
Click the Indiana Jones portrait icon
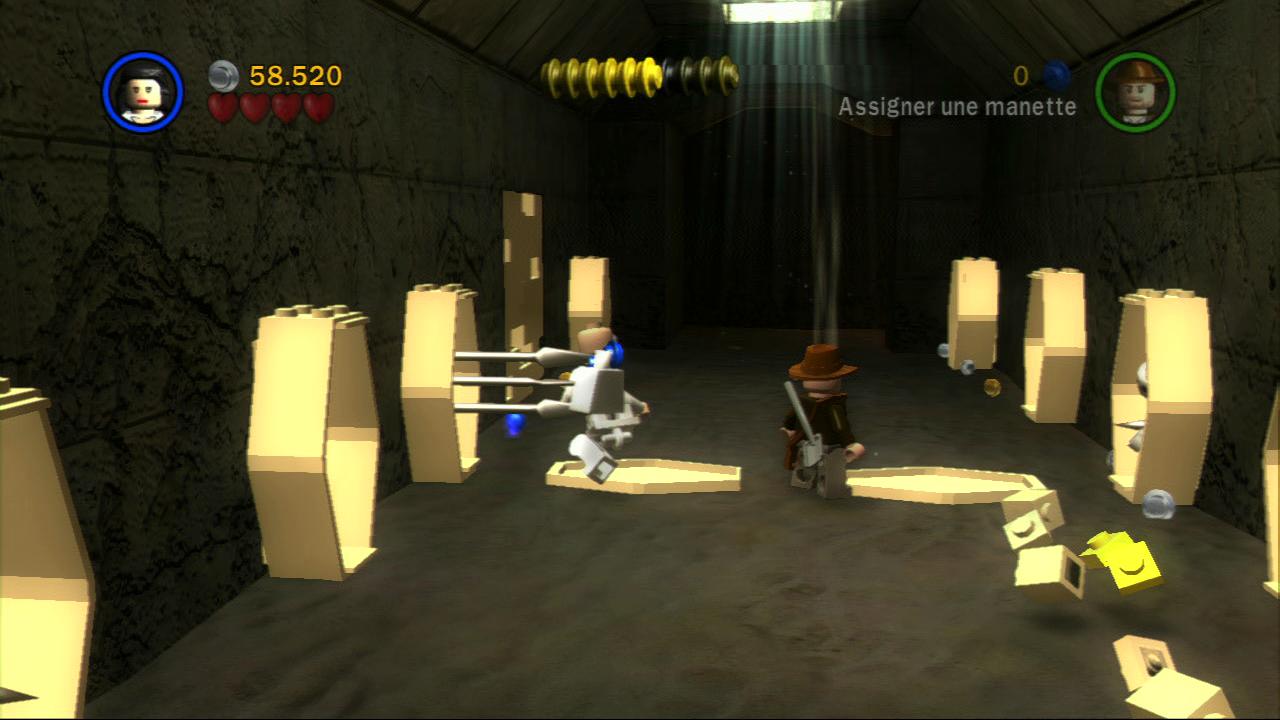[1135, 92]
